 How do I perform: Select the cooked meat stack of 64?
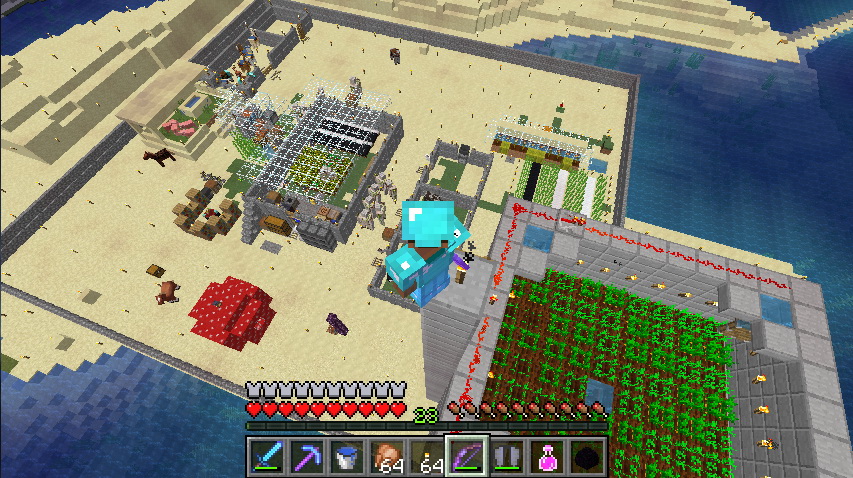tap(386, 455)
